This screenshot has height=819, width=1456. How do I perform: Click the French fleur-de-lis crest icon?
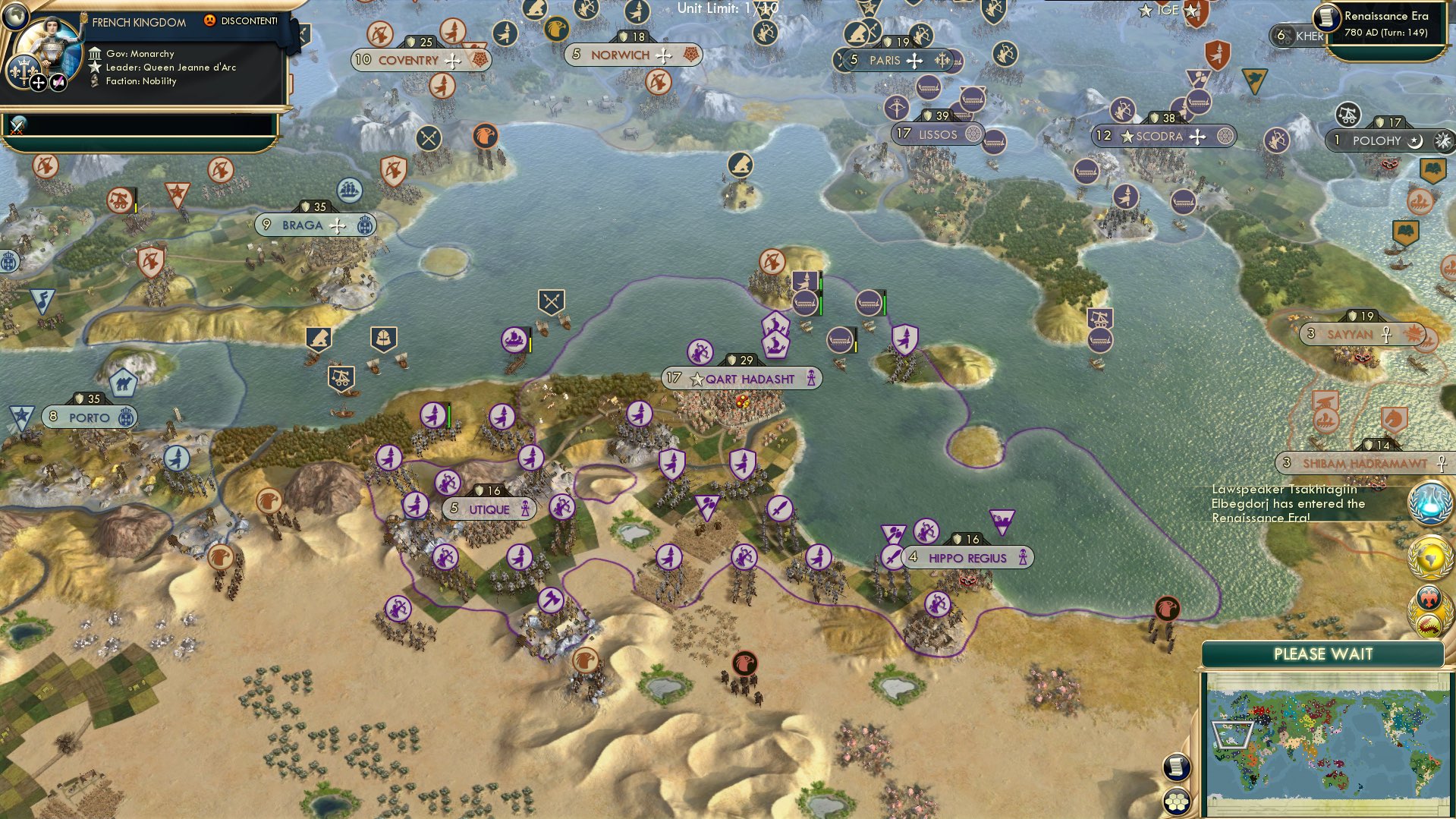(23, 70)
